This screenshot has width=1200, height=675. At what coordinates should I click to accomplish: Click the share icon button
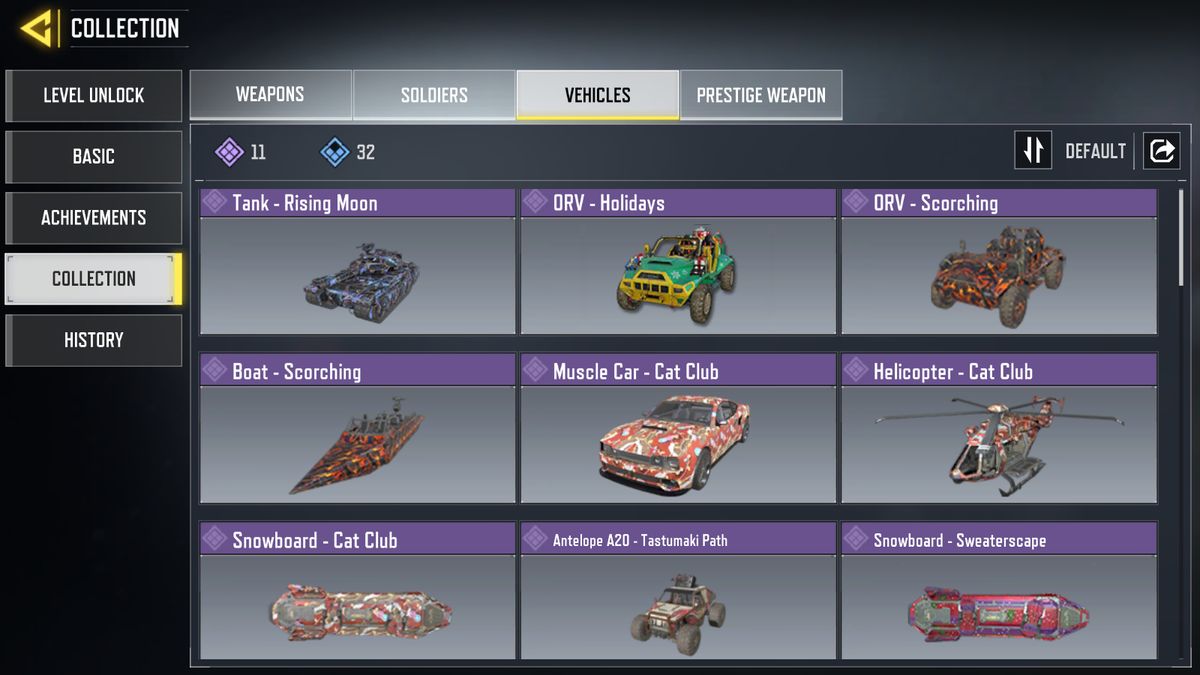pyautogui.click(x=1162, y=151)
